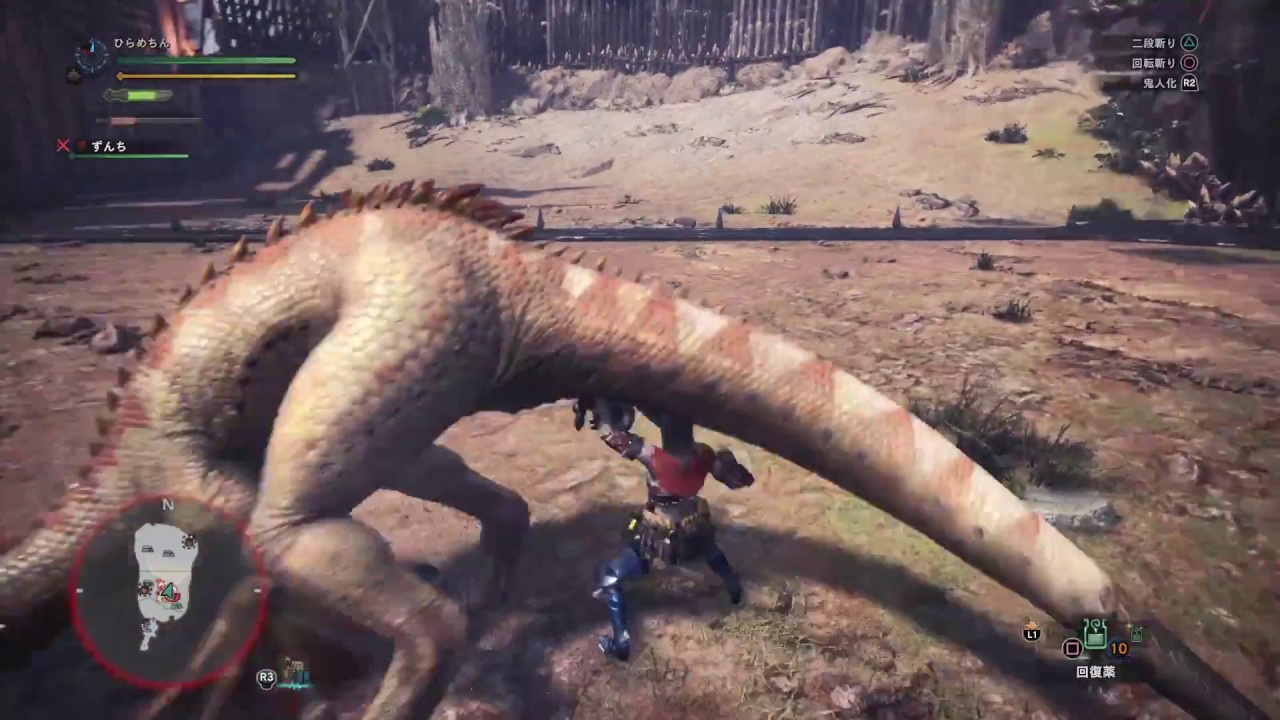Toggle the red X status beside ずんち
This screenshot has width=1280, height=720.
coord(63,145)
